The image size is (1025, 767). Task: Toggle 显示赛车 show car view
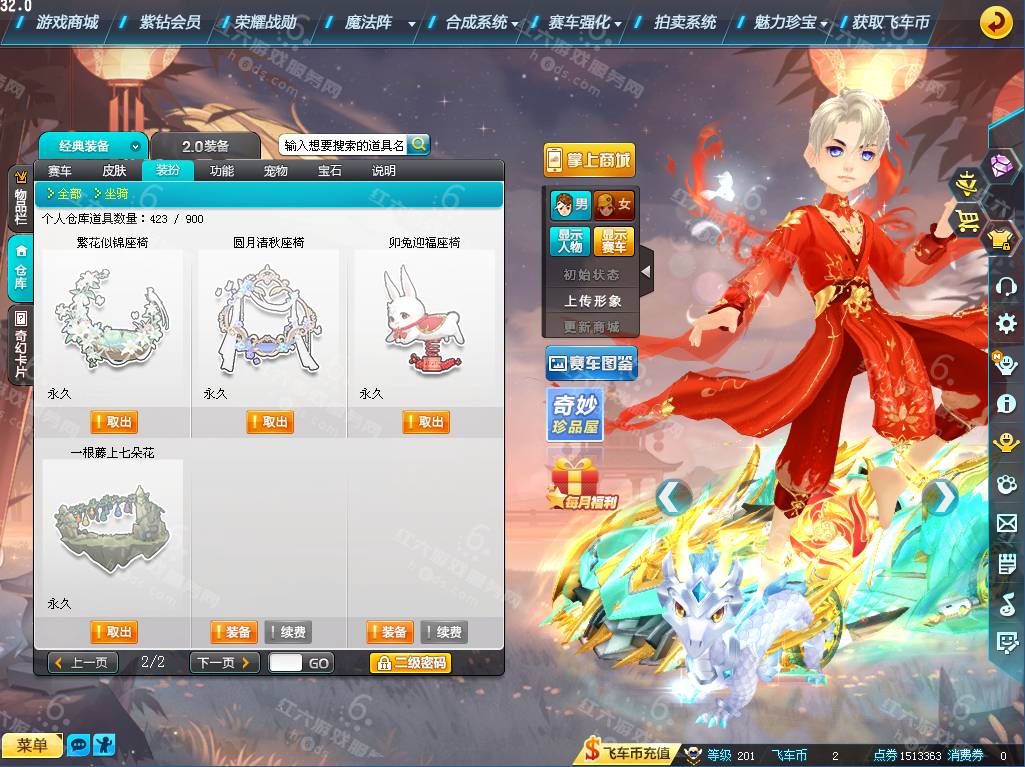614,241
